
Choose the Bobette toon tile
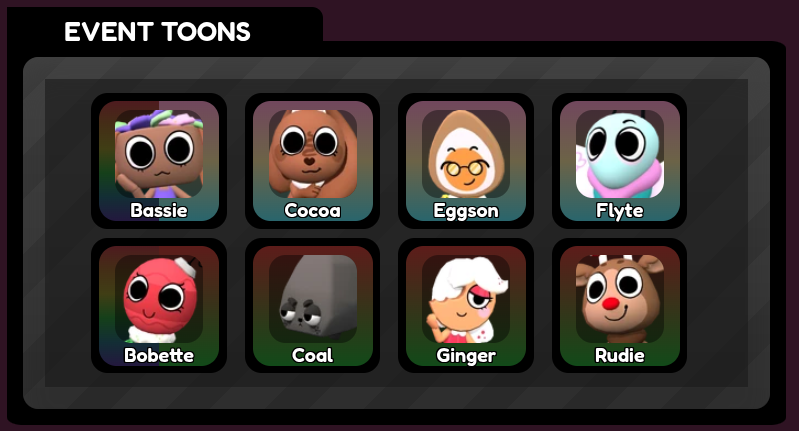click(x=159, y=305)
